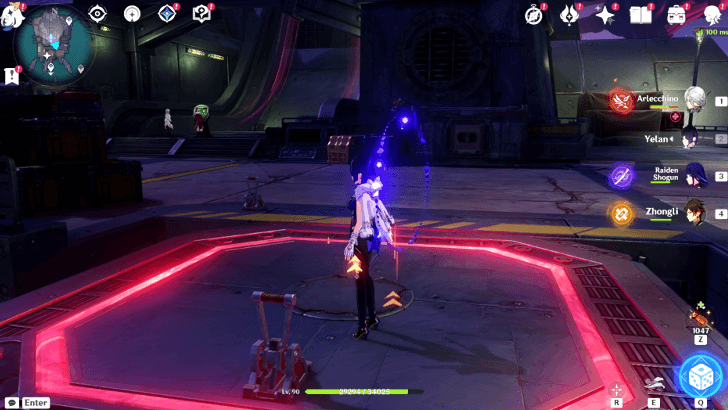Open the briefcase inventory icon
Viewport: 728px width, 410px height.
[x=676, y=14]
